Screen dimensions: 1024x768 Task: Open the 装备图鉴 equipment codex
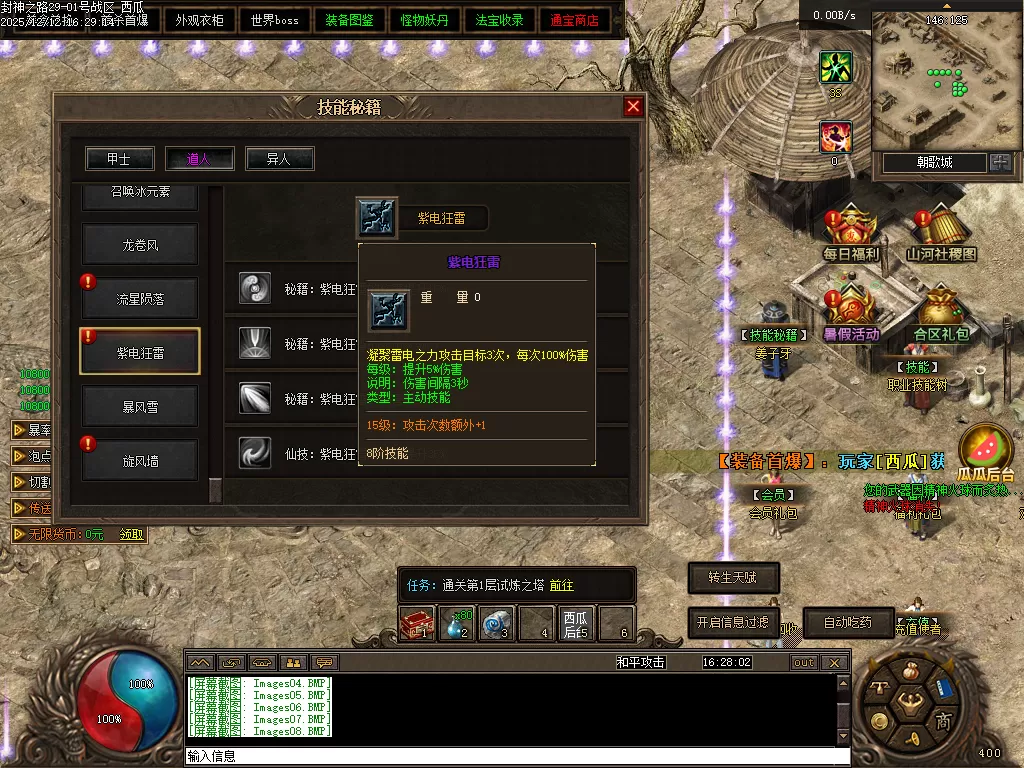click(350, 20)
